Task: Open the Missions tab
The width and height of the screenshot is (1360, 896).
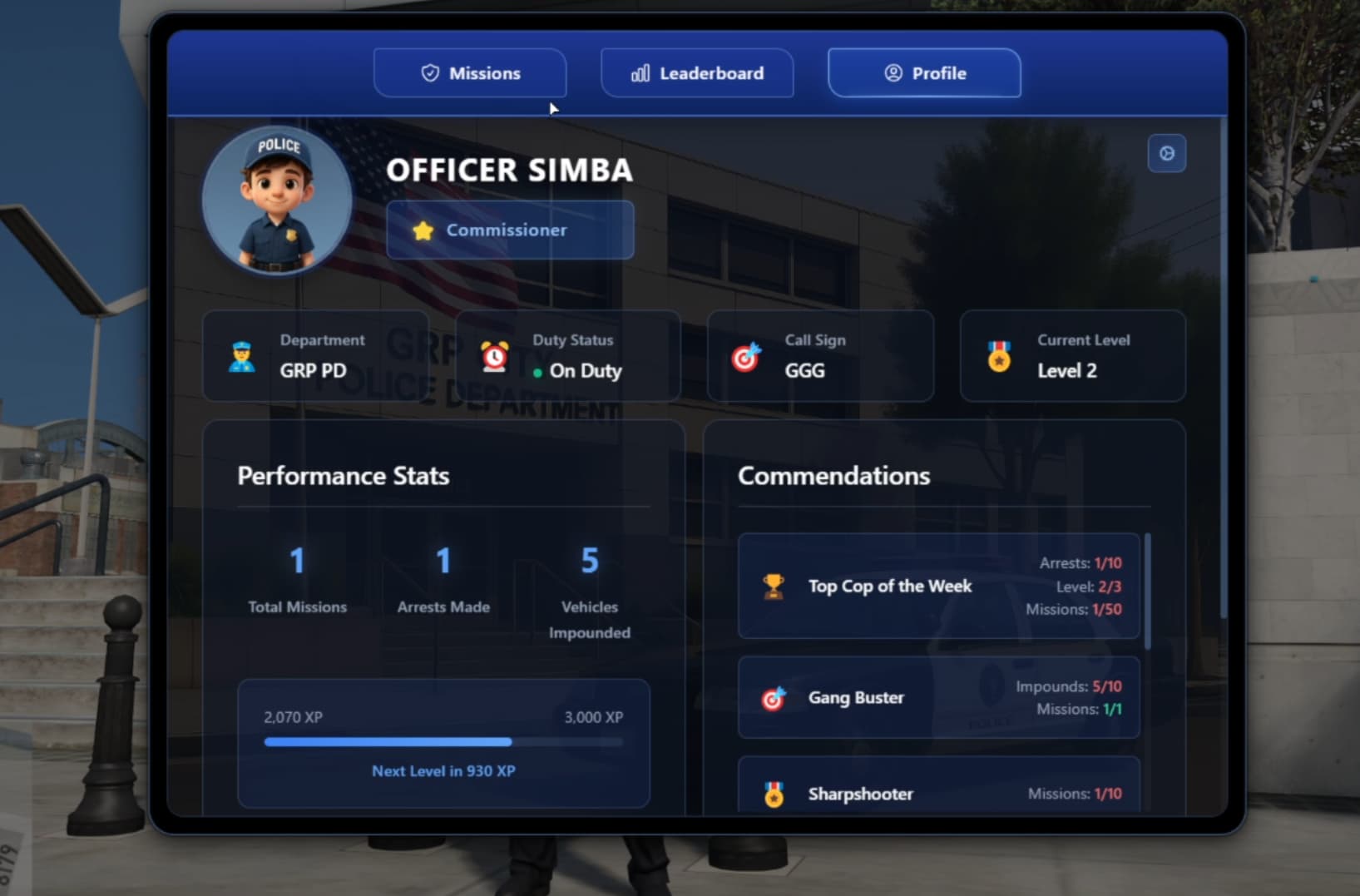Action: tap(470, 73)
